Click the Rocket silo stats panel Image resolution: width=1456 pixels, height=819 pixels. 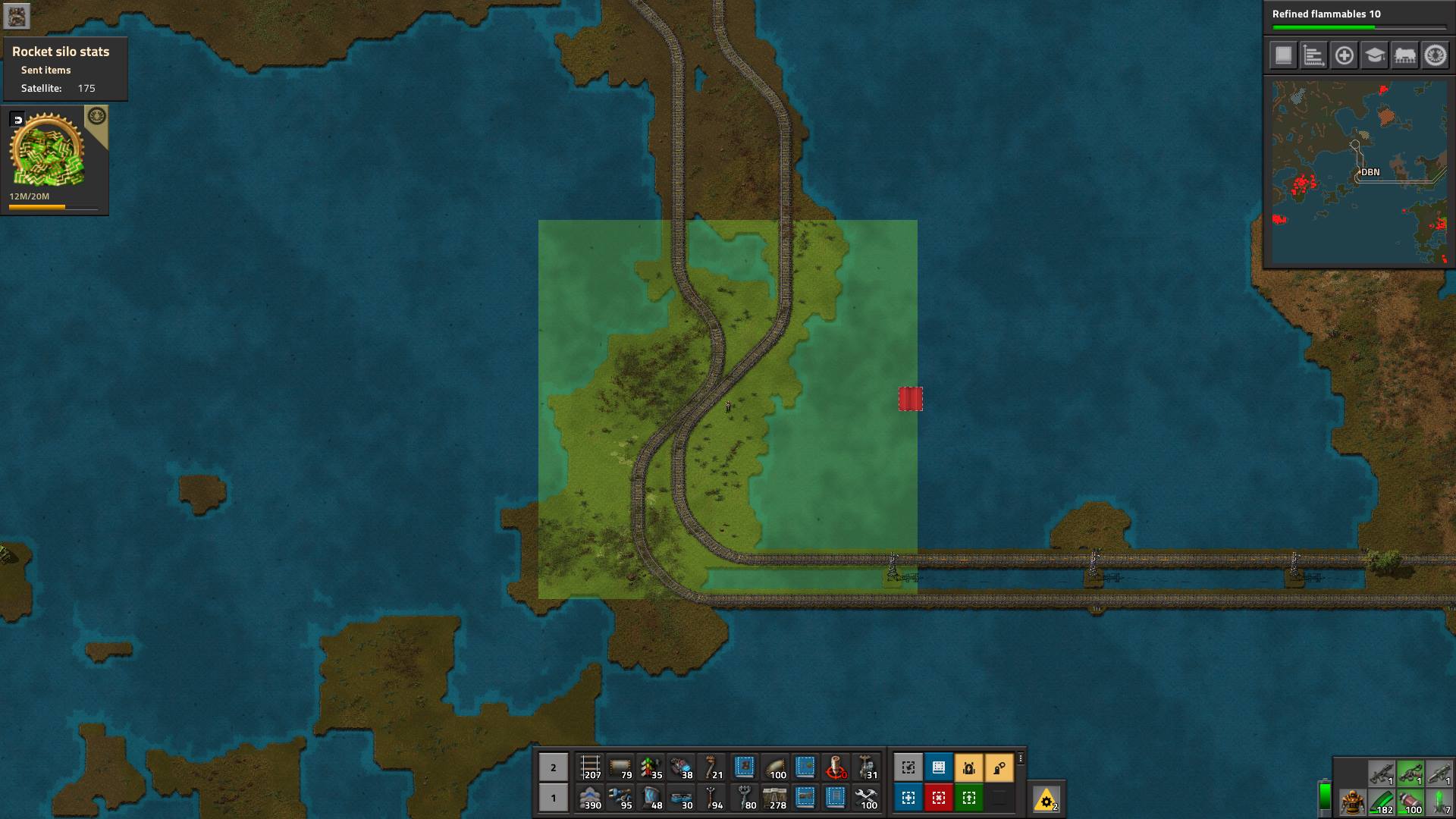(x=64, y=69)
